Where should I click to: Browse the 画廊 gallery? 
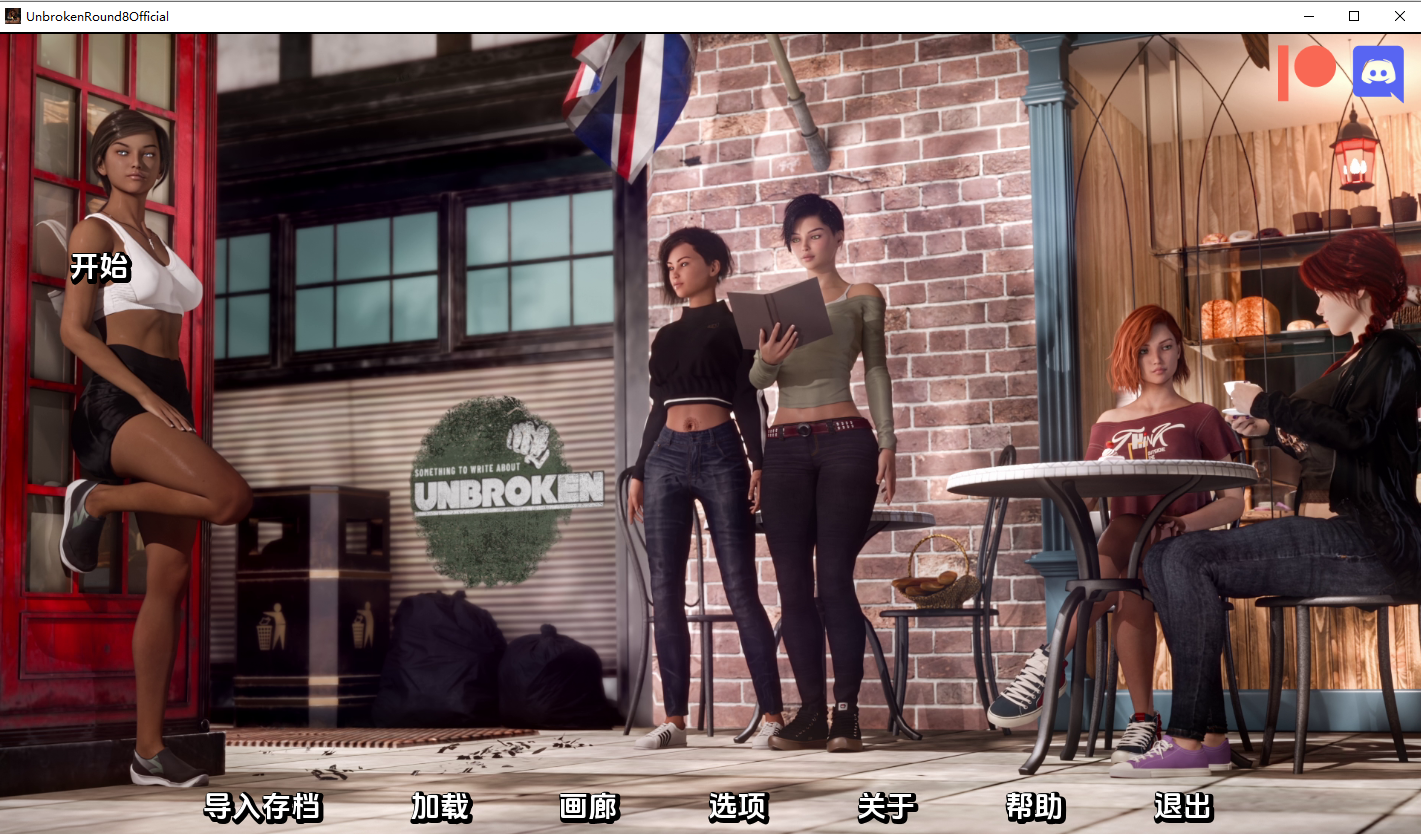589,806
